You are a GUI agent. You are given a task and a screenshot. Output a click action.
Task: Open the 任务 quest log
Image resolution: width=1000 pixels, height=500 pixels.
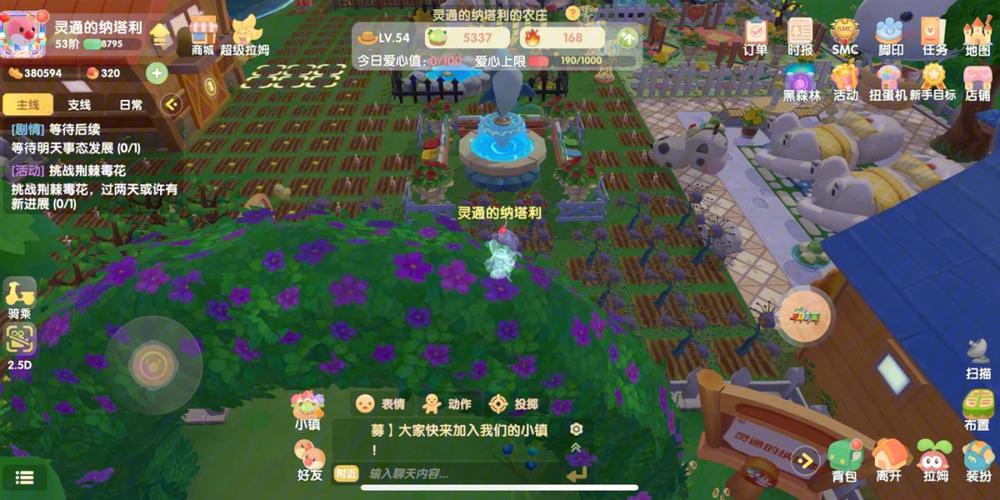pos(935,35)
